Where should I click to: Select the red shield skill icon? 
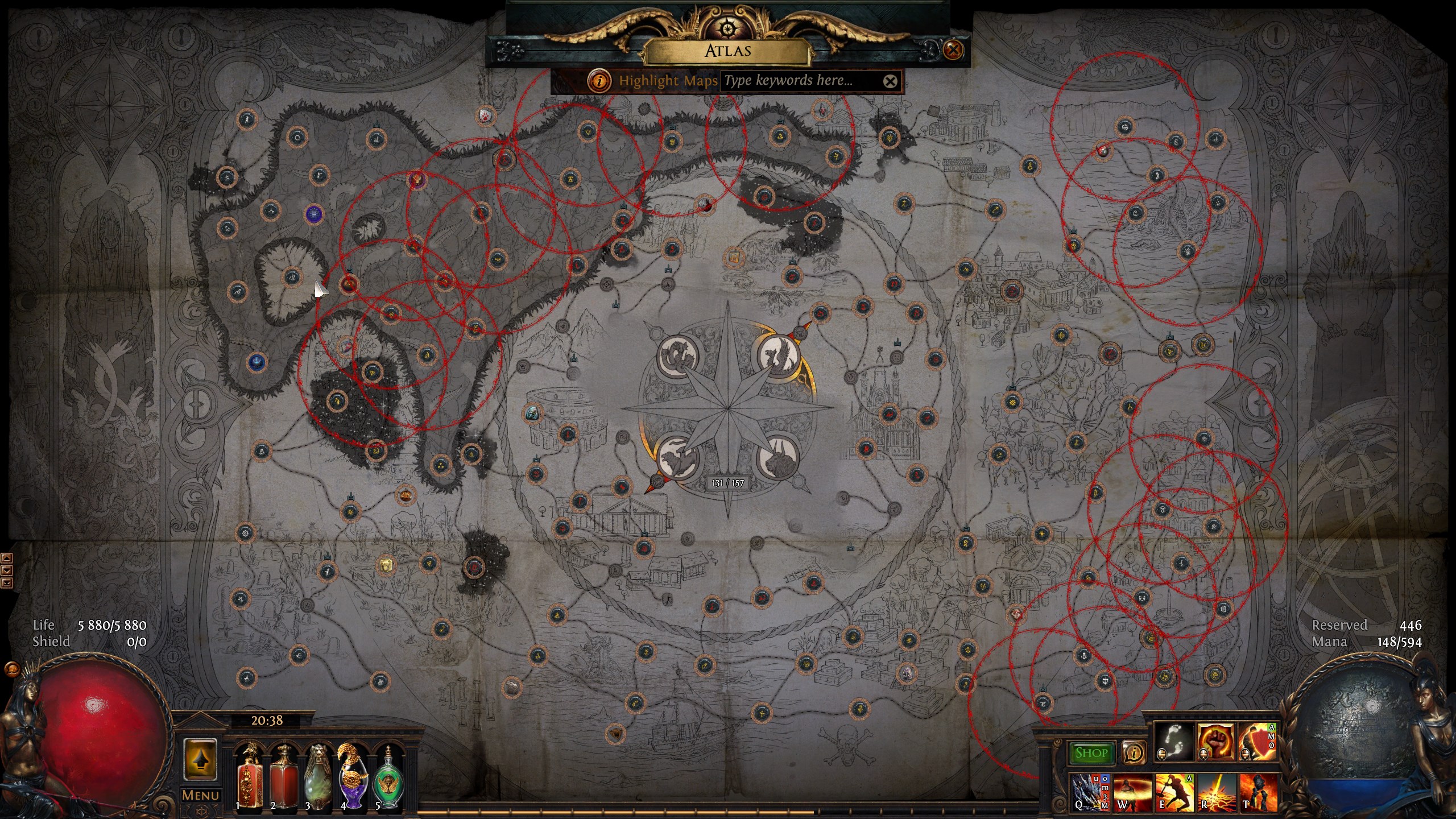click(1257, 742)
